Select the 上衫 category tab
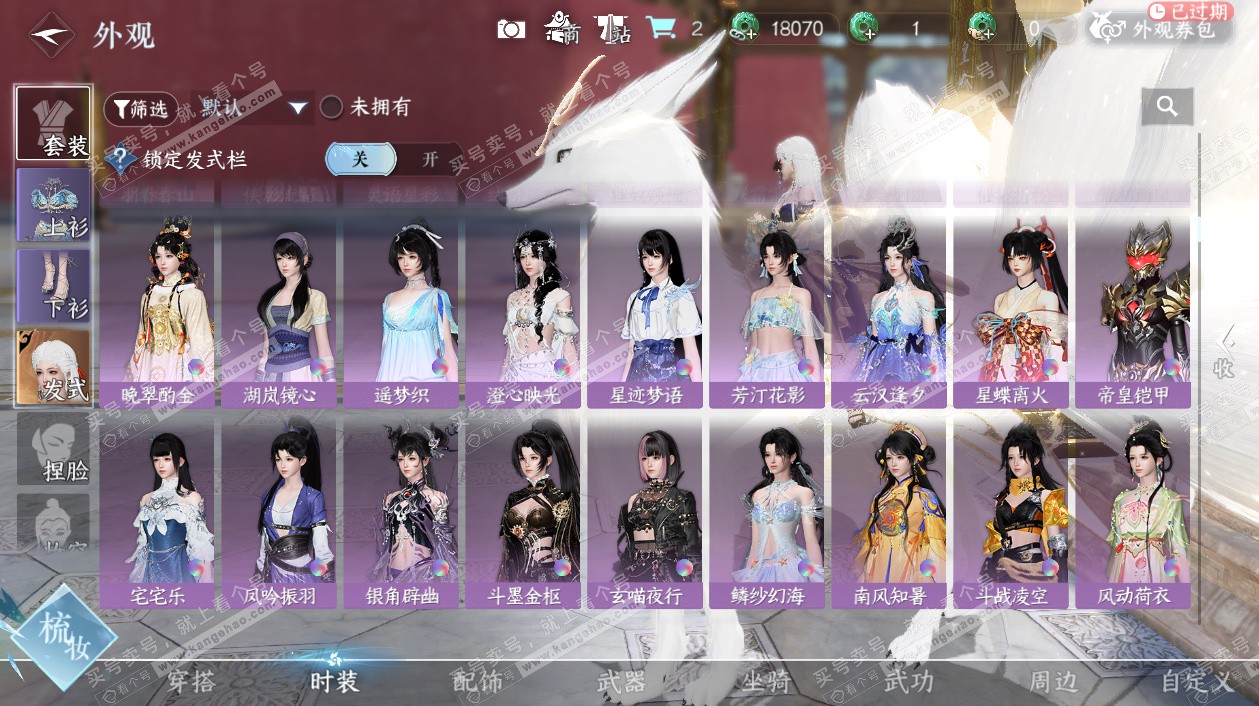The width and height of the screenshot is (1259, 706). pyautogui.click(x=53, y=204)
